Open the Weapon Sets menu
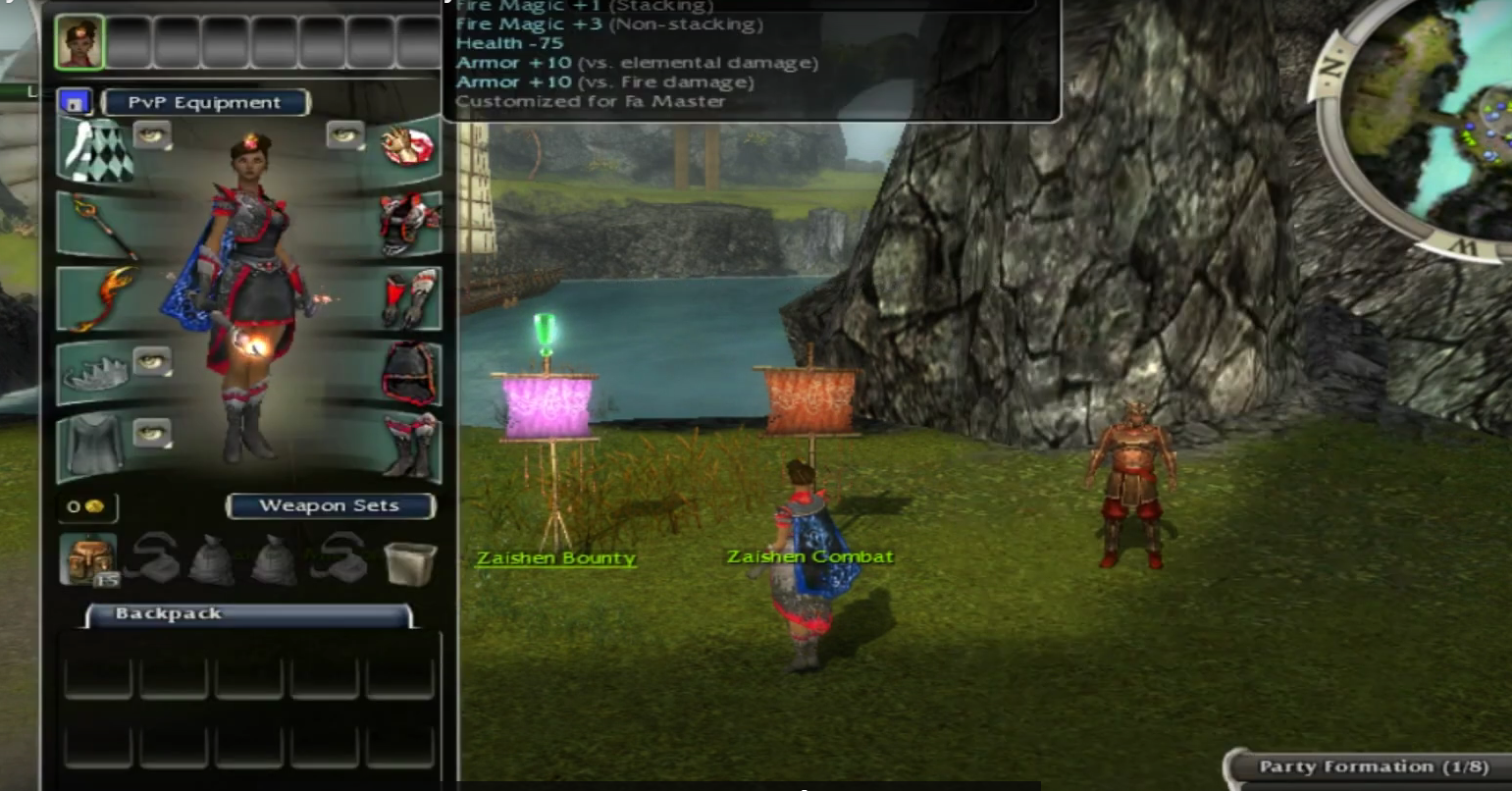This screenshot has height=791, width=1512. pos(330,505)
